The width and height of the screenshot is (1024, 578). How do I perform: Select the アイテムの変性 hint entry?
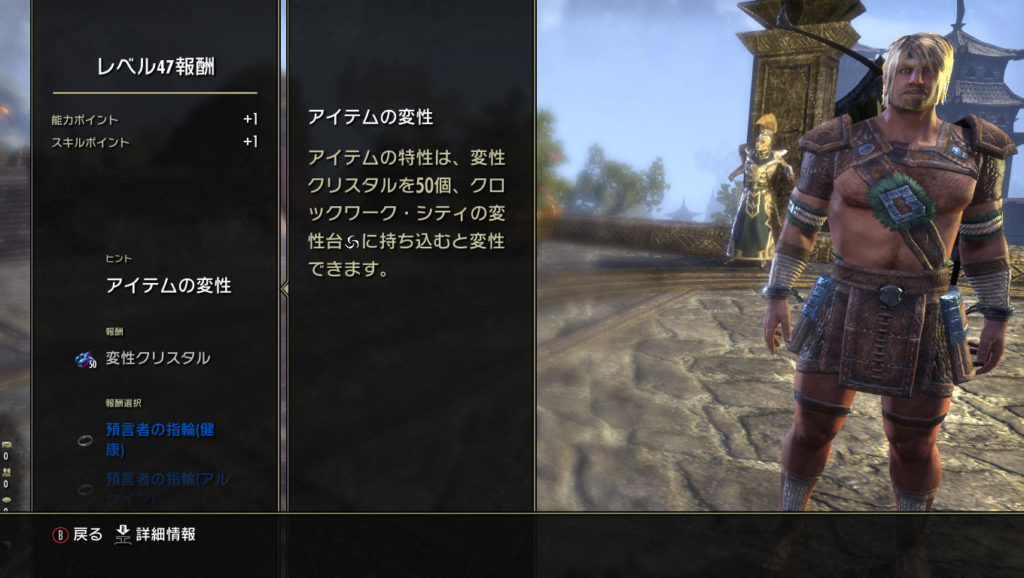pyautogui.click(x=168, y=286)
